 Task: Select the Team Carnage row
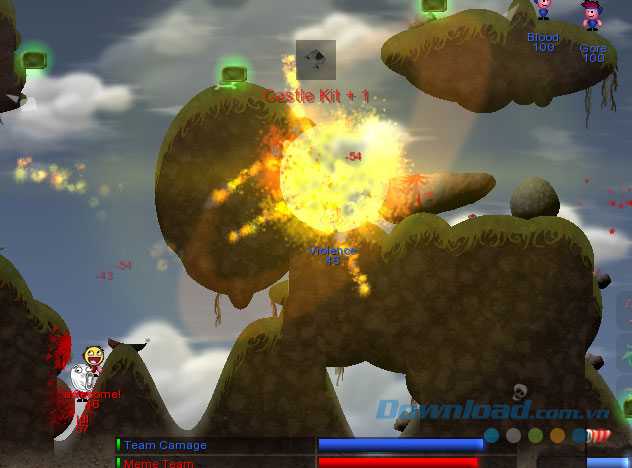(165, 445)
